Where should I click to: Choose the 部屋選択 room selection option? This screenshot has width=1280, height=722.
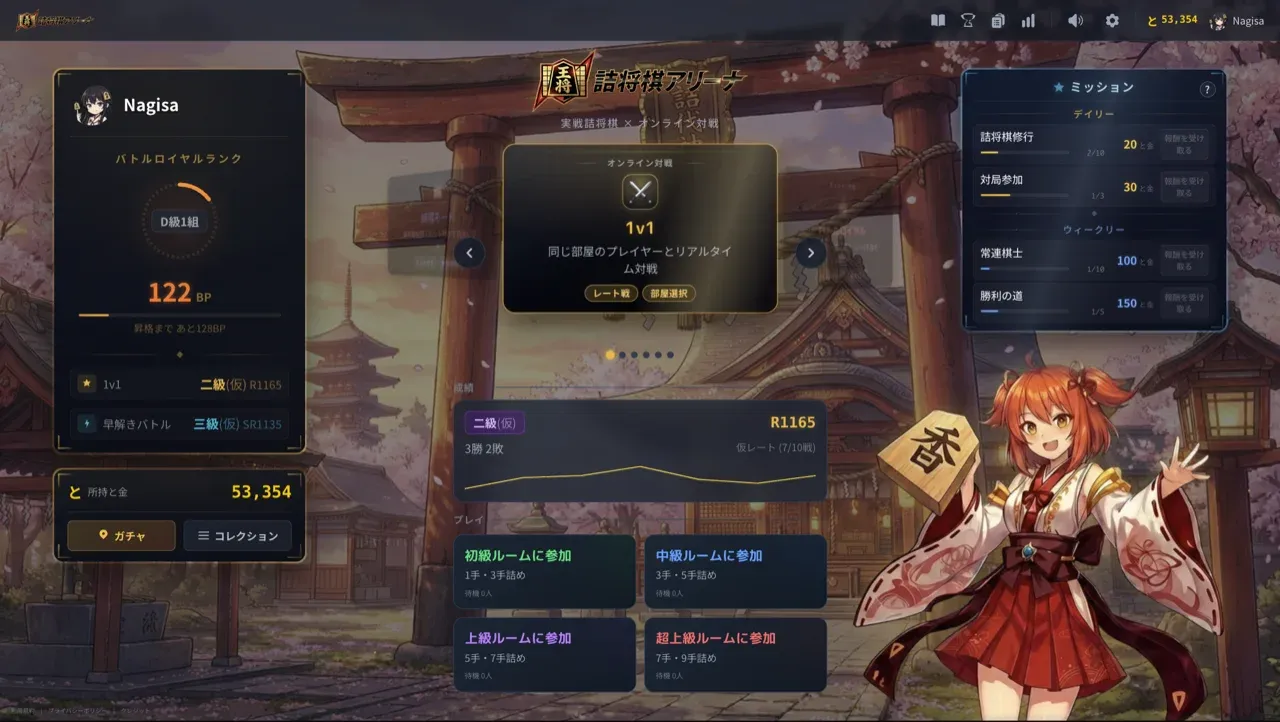pos(669,293)
